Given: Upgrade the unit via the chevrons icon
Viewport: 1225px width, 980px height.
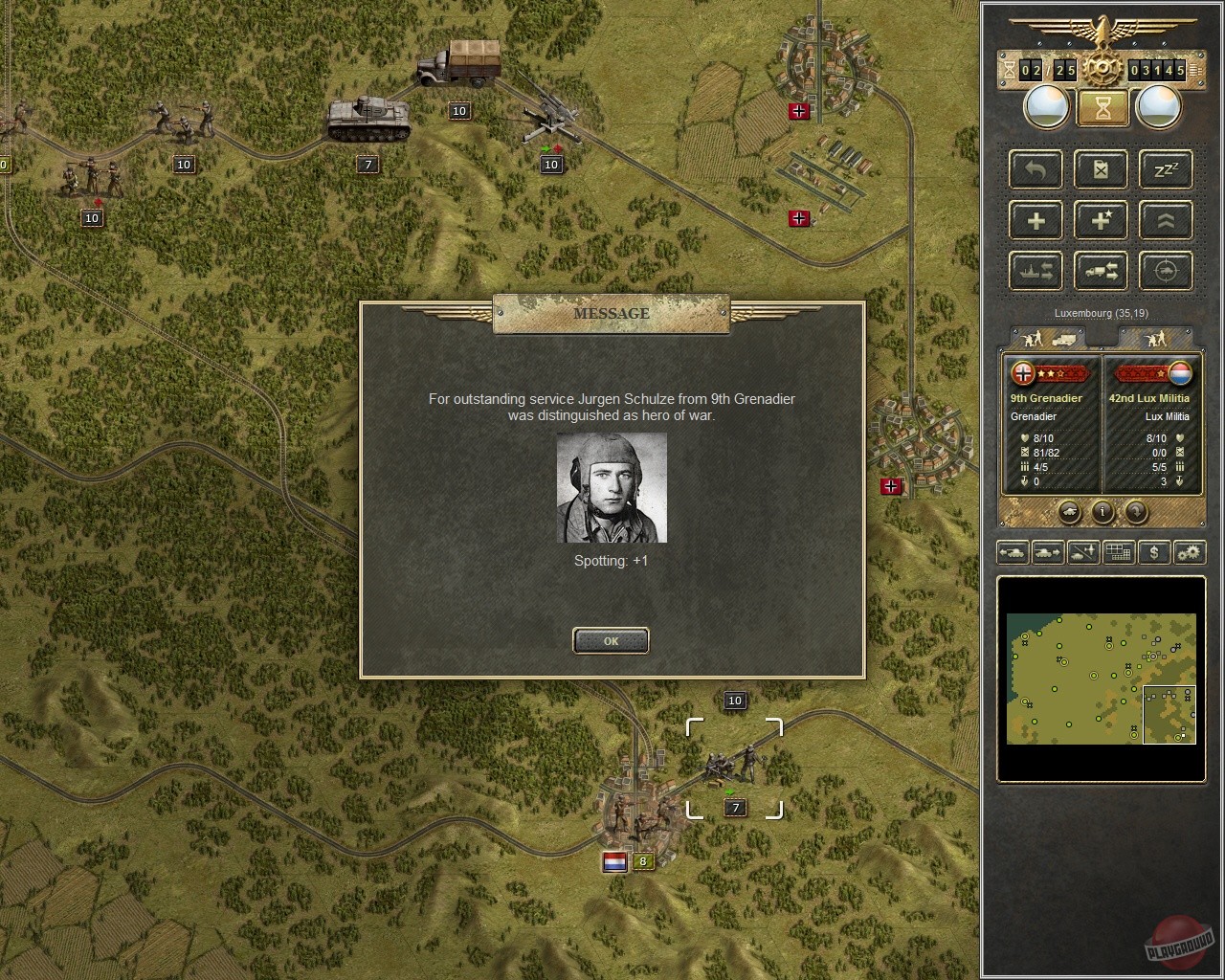Looking at the screenshot, I should pyautogui.click(x=1165, y=220).
